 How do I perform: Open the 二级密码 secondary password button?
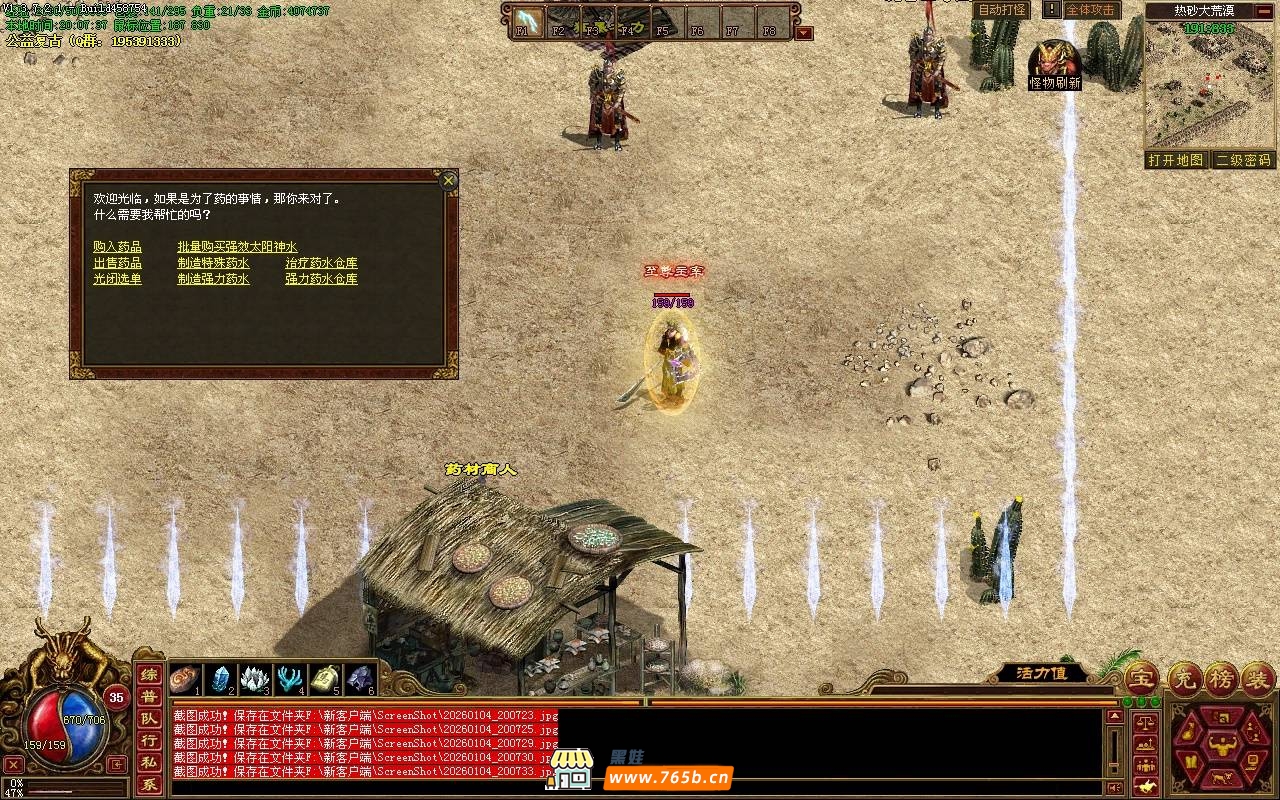(1243, 160)
